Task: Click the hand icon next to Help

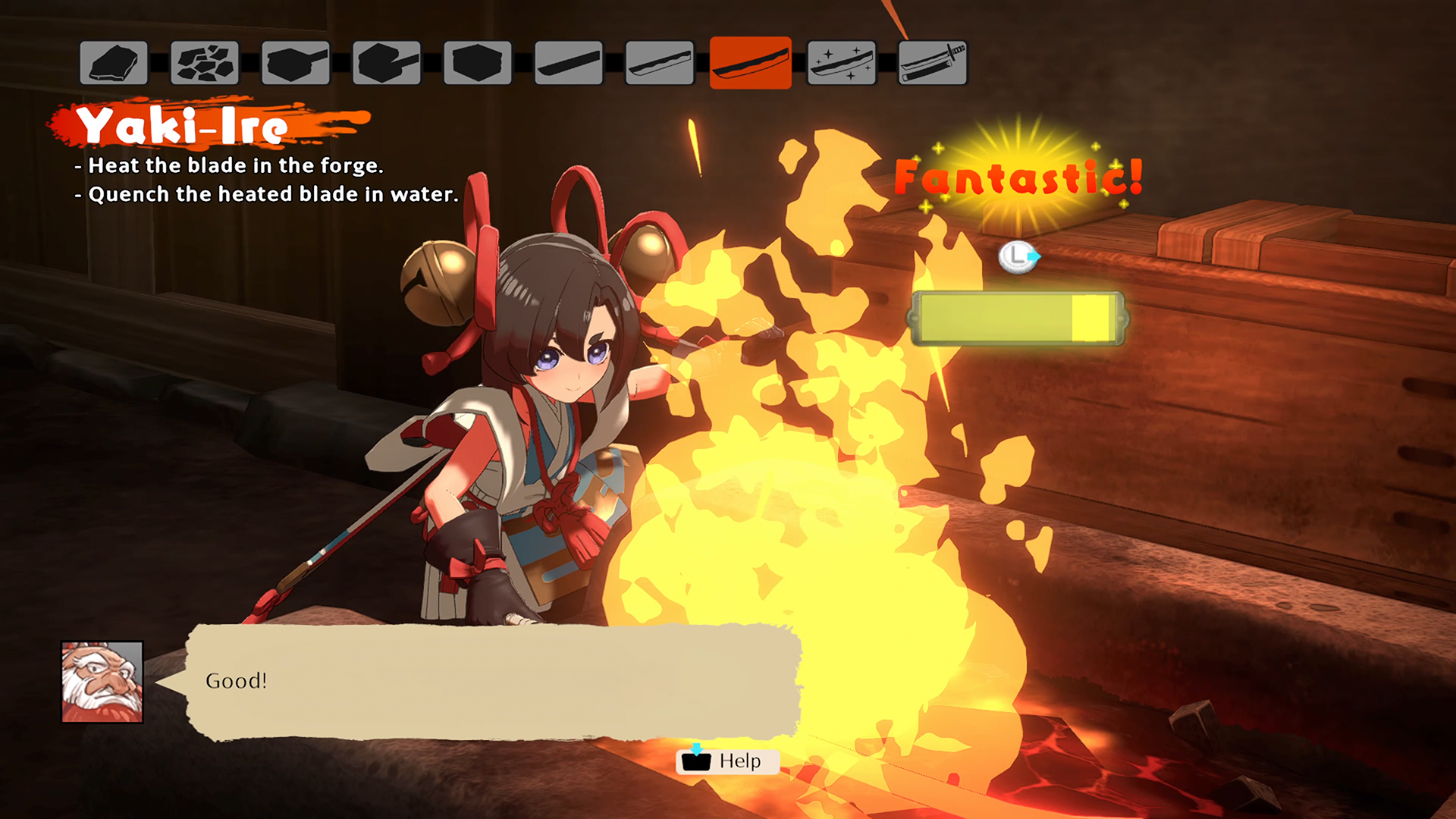Action: (695, 761)
